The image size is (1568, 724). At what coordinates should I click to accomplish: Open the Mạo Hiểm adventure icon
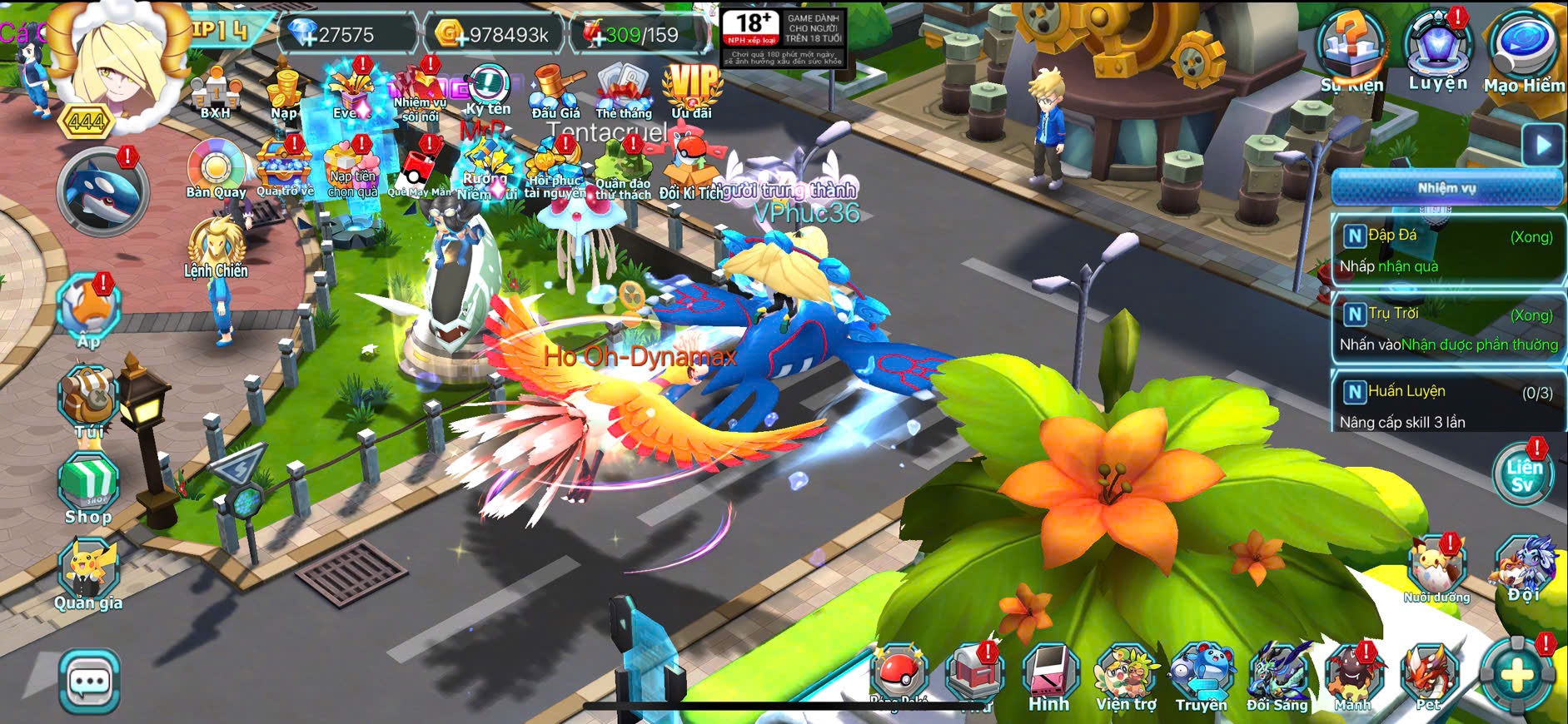tap(1524, 50)
